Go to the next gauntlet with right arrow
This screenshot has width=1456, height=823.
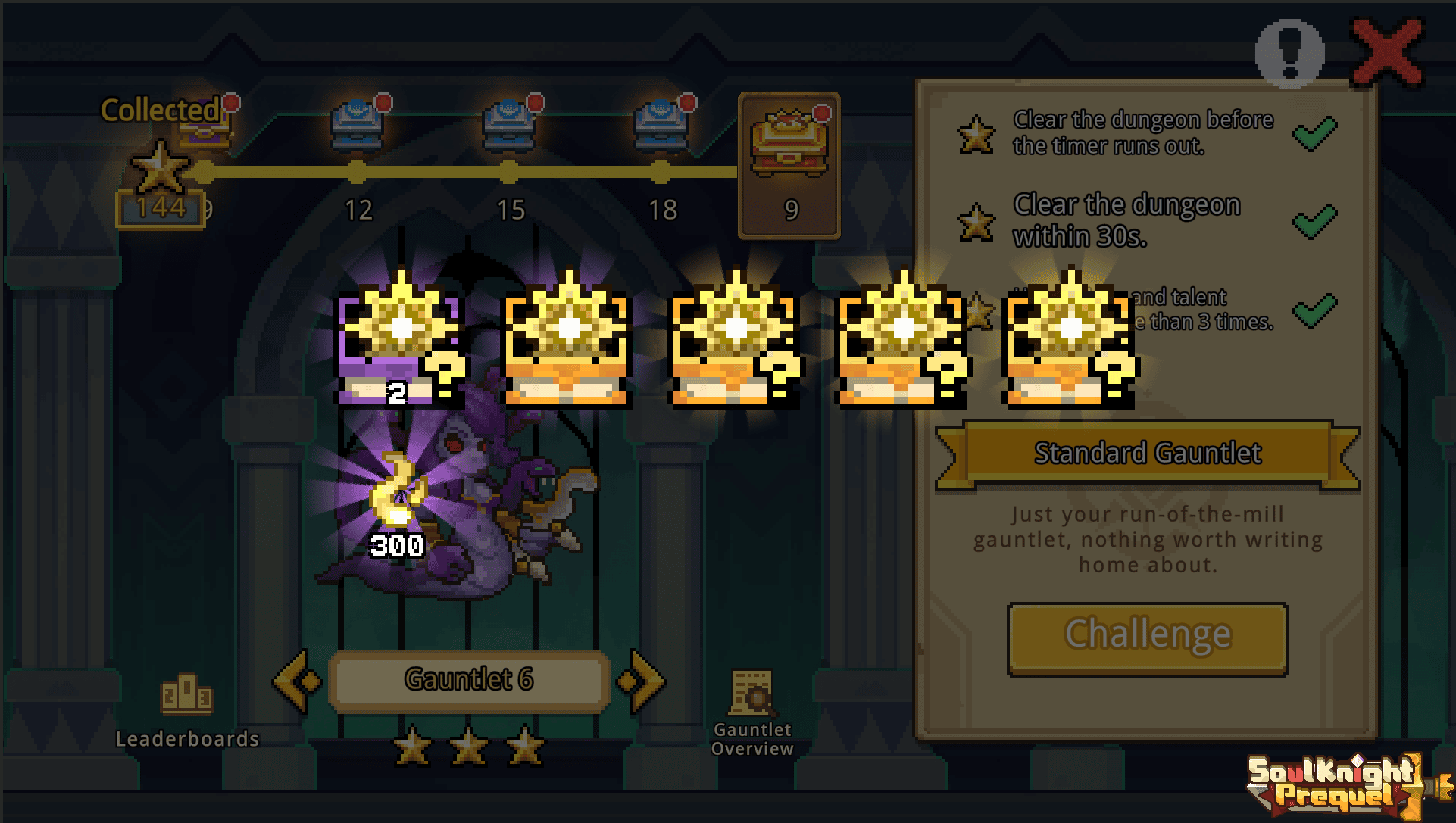[642, 681]
